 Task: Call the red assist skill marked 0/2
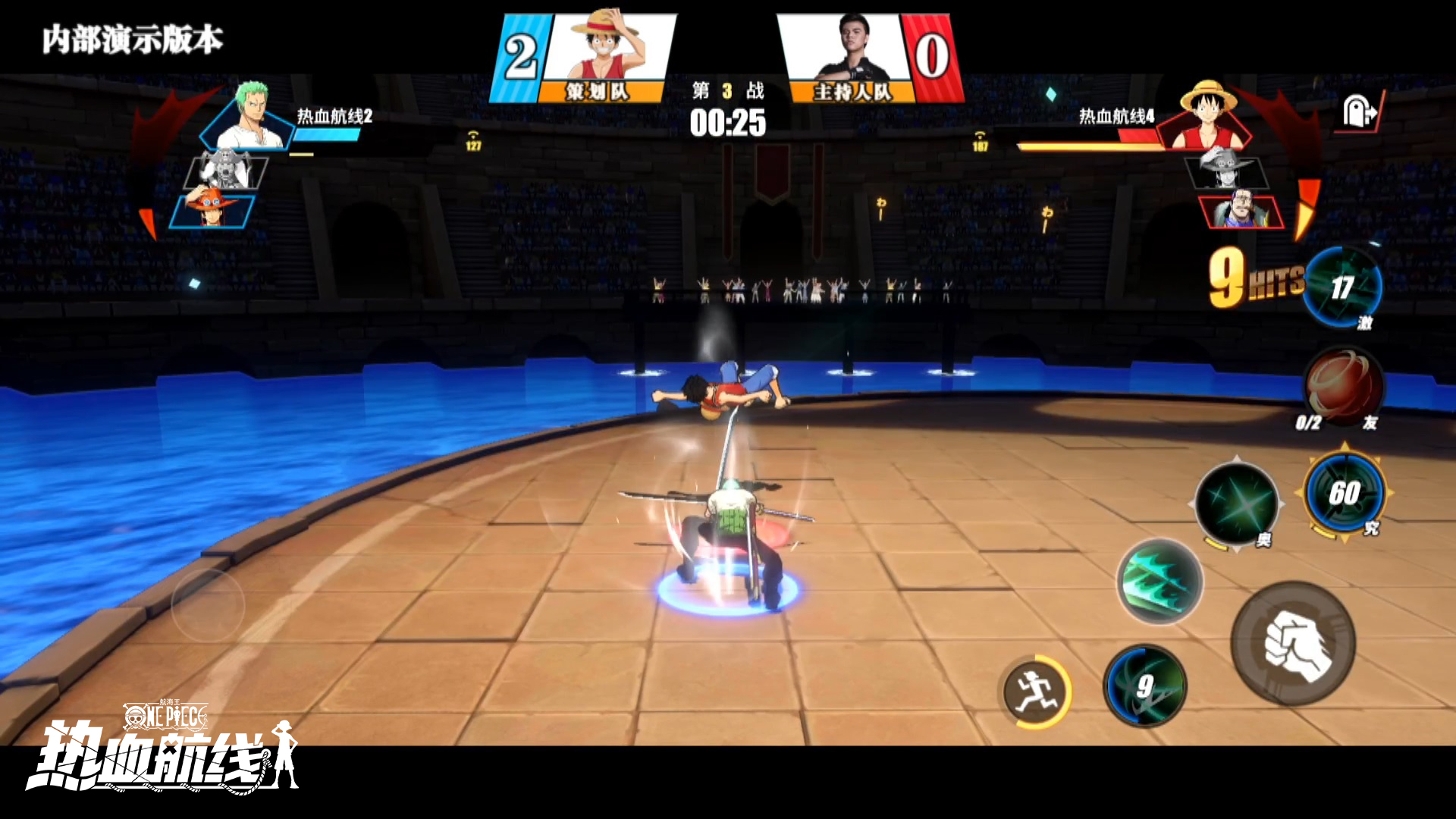pyautogui.click(x=1343, y=387)
